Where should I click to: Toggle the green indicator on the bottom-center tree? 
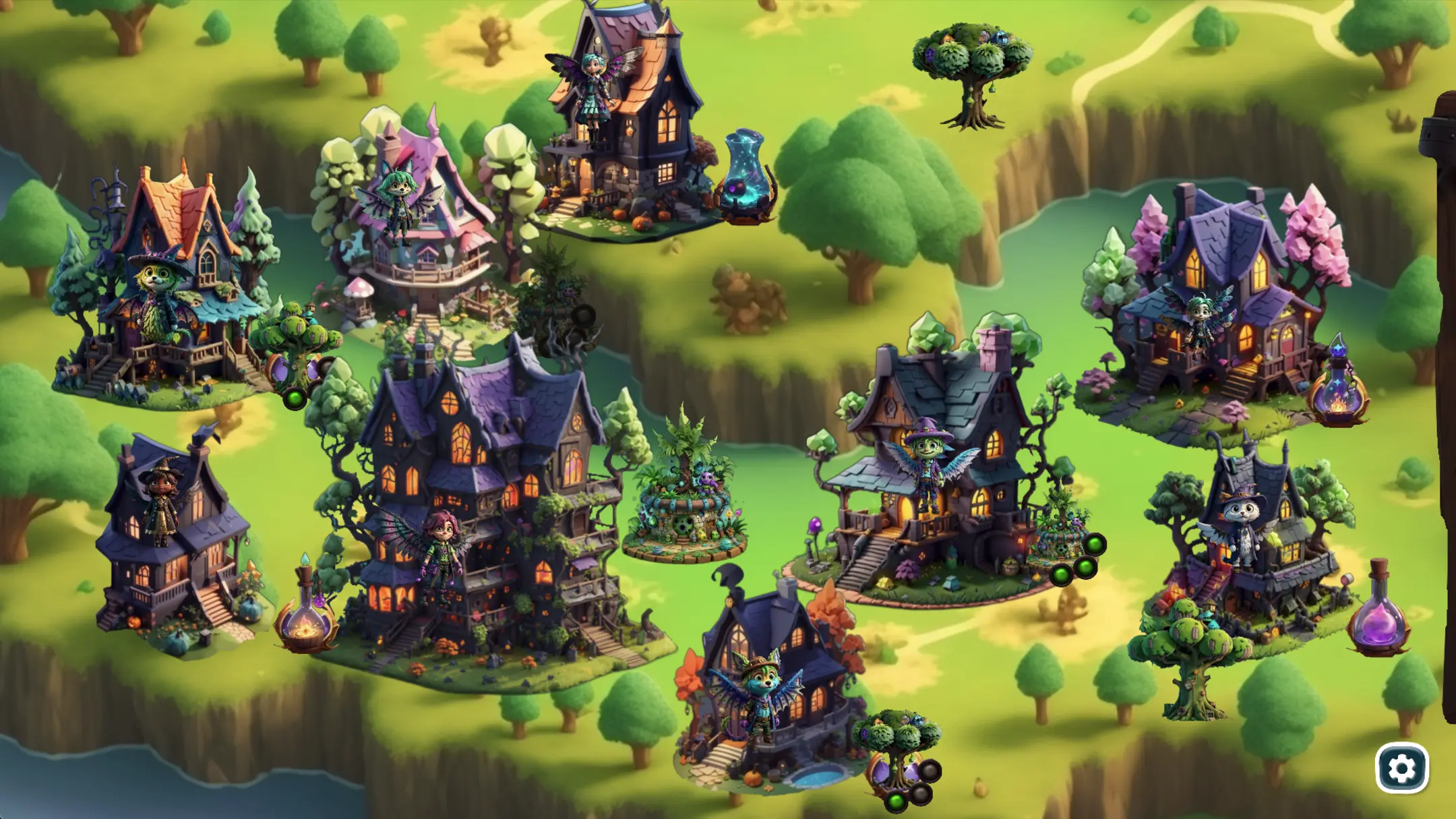coord(896,801)
